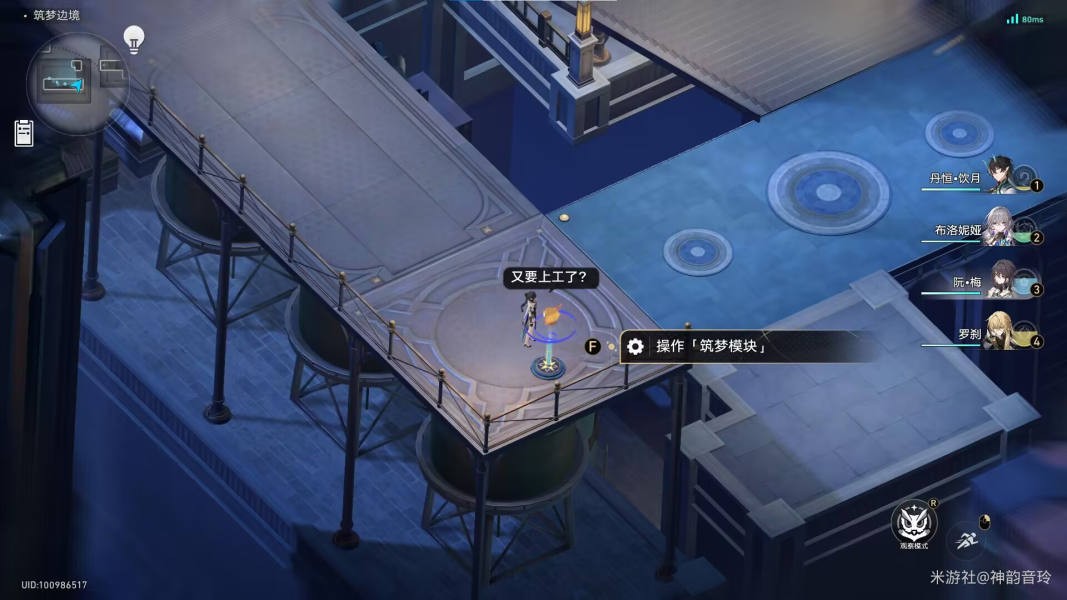Image resolution: width=1067 pixels, height=600 pixels.
Task: Open the mission clipboard icon
Action: (x=24, y=133)
